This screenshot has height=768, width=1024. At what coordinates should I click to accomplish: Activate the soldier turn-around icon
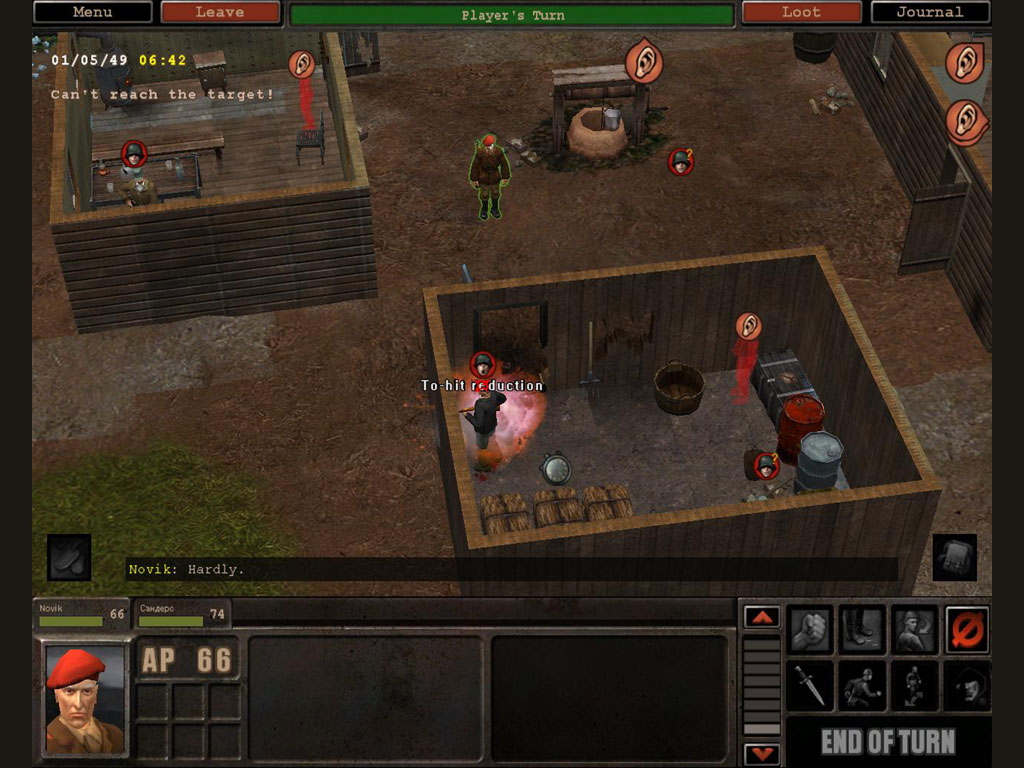point(915,630)
